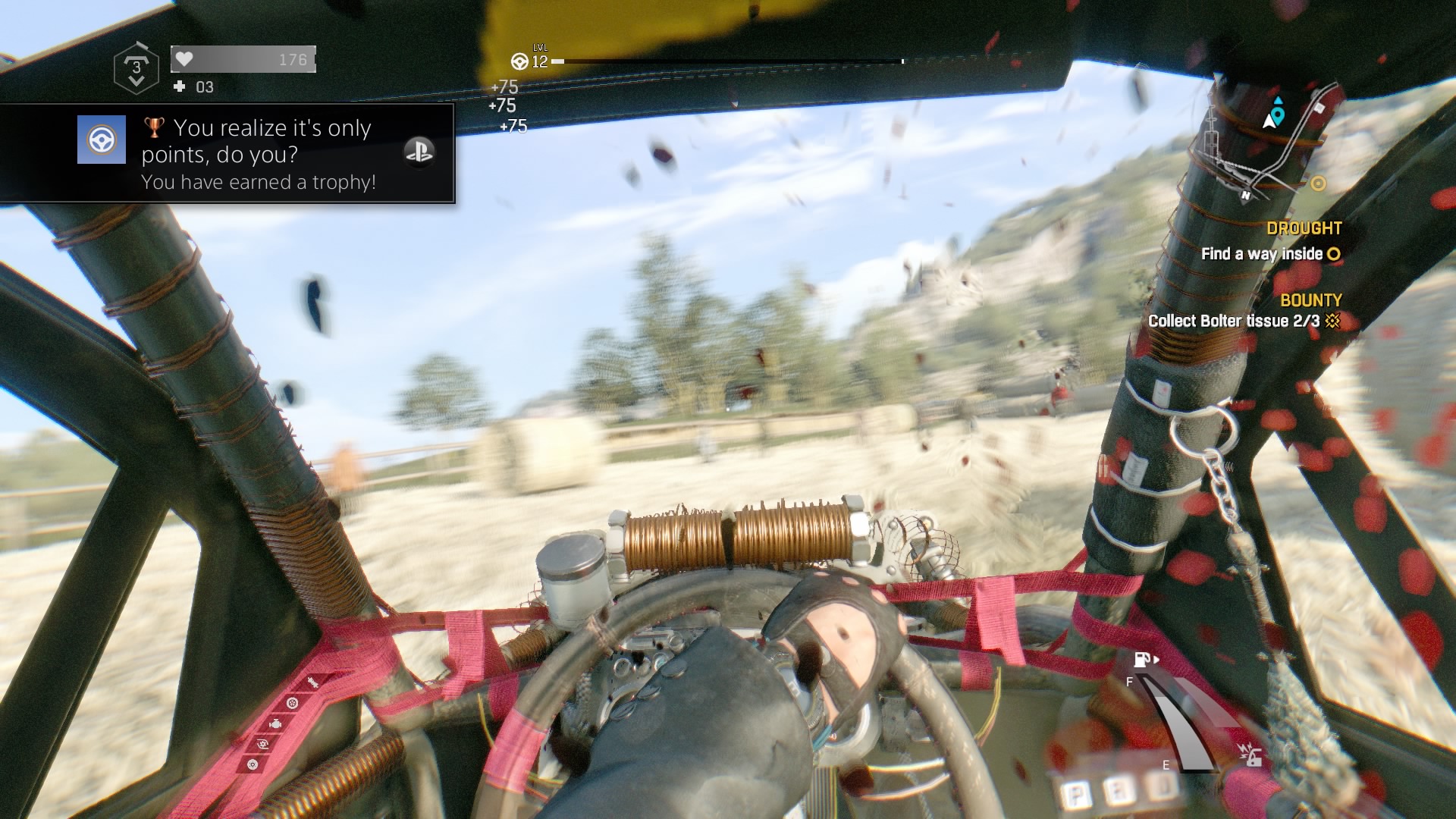Select the engine status icon
The height and width of the screenshot is (819, 1456).
275,723
